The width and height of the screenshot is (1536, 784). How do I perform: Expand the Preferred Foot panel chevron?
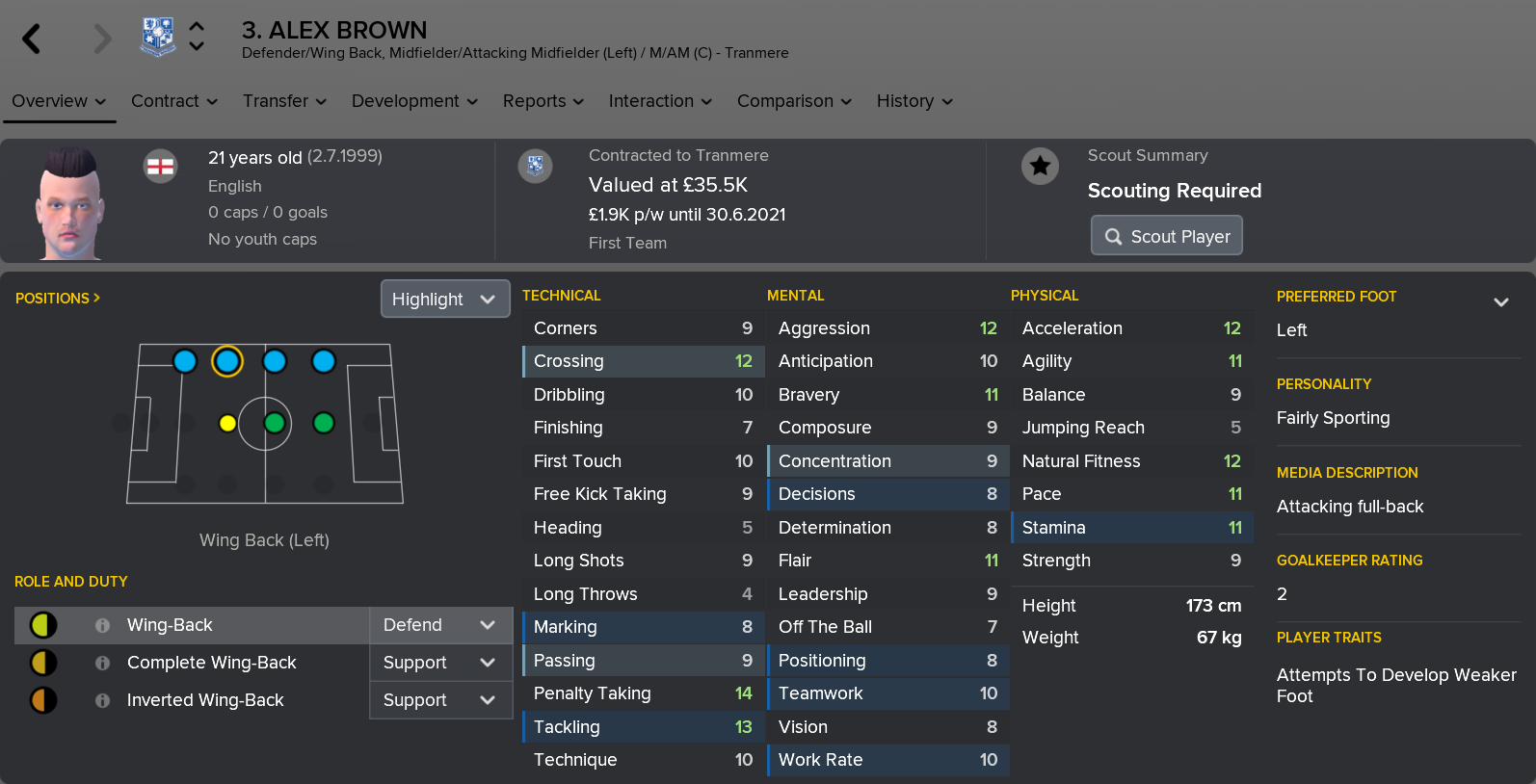point(1500,301)
